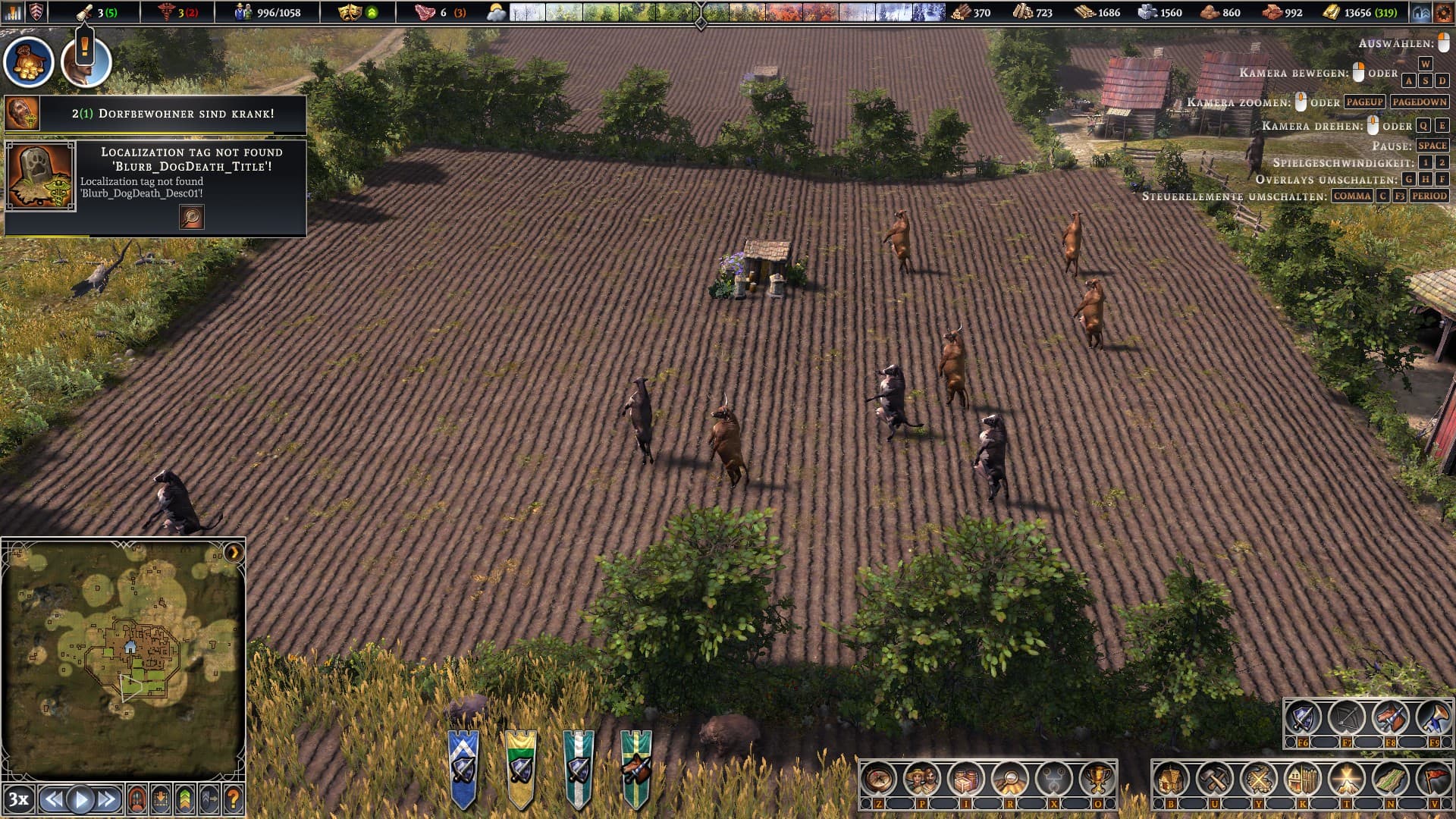Open the gold trophy achievements icon
This screenshot has height=819, width=1456.
1097,779
